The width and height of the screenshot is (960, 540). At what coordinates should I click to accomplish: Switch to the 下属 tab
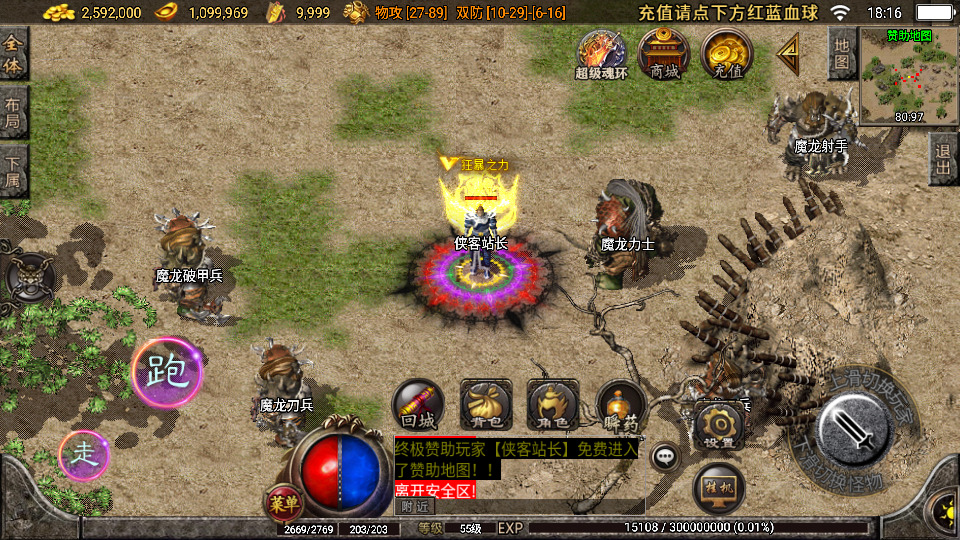click(x=13, y=172)
